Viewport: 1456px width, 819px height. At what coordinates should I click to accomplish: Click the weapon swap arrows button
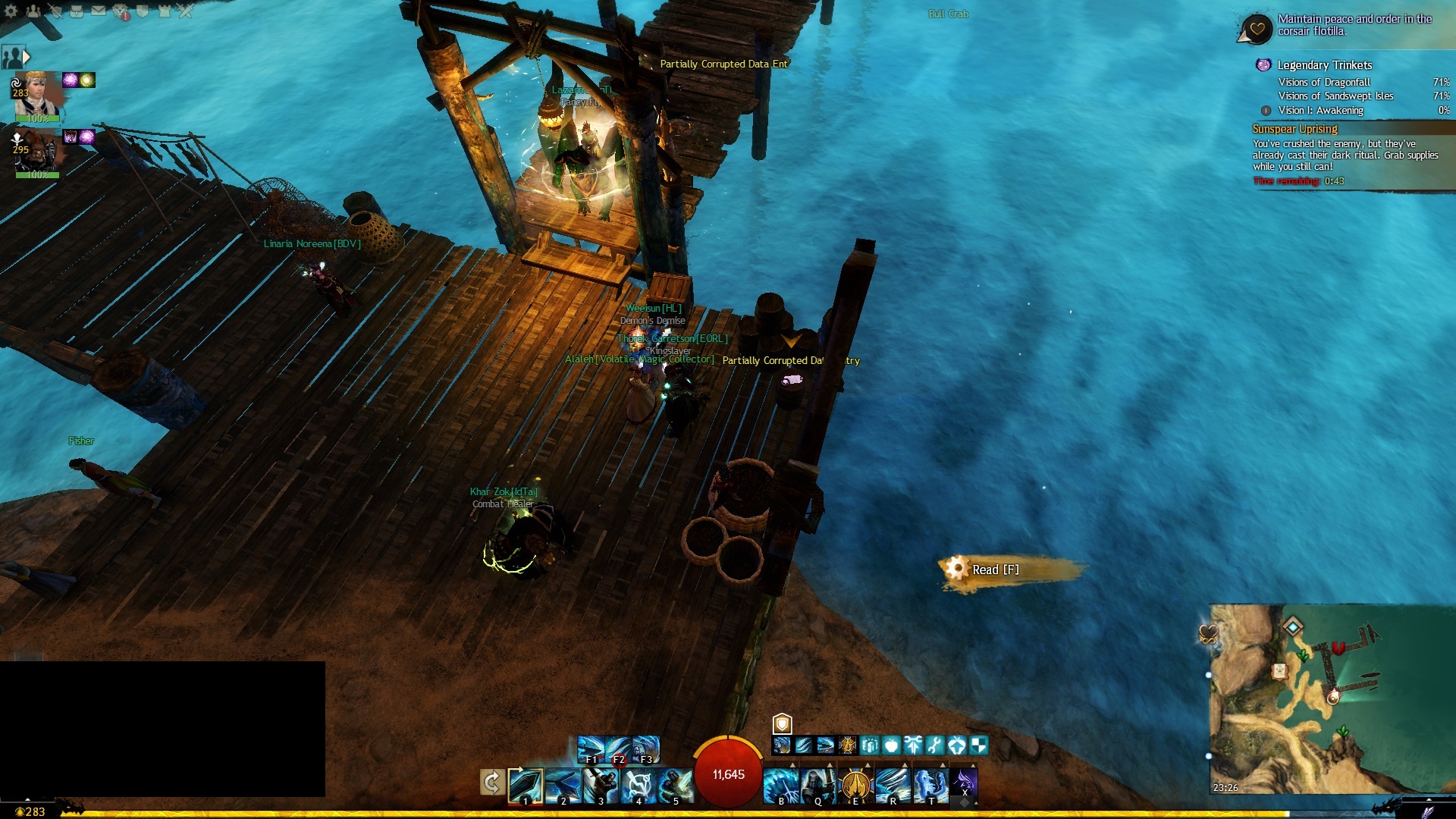pos(491,782)
